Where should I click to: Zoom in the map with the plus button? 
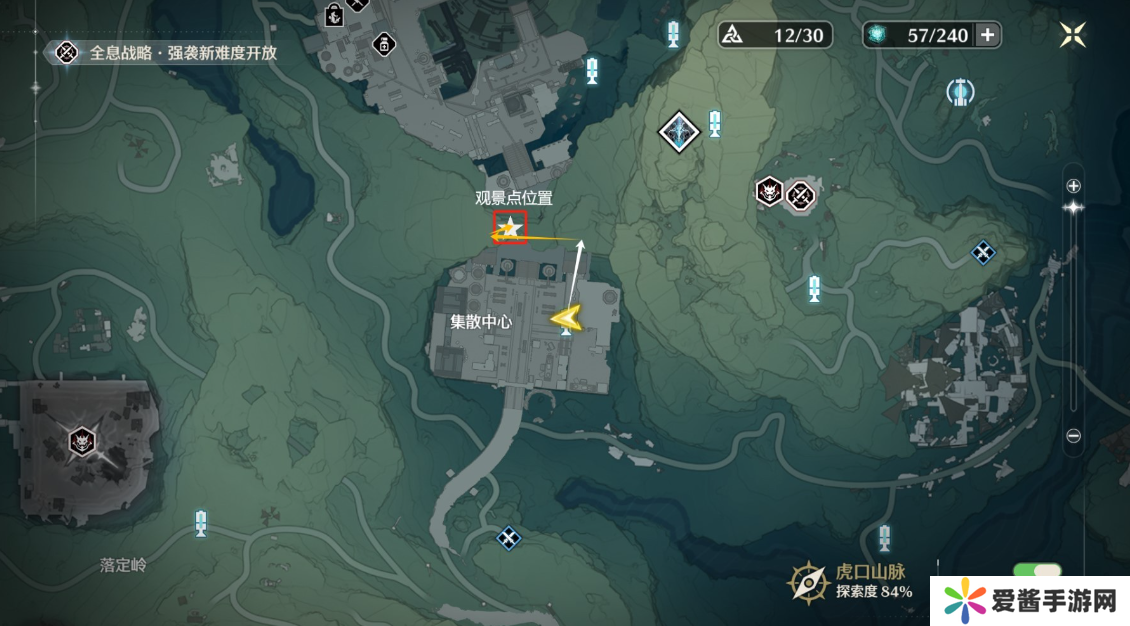(1073, 186)
